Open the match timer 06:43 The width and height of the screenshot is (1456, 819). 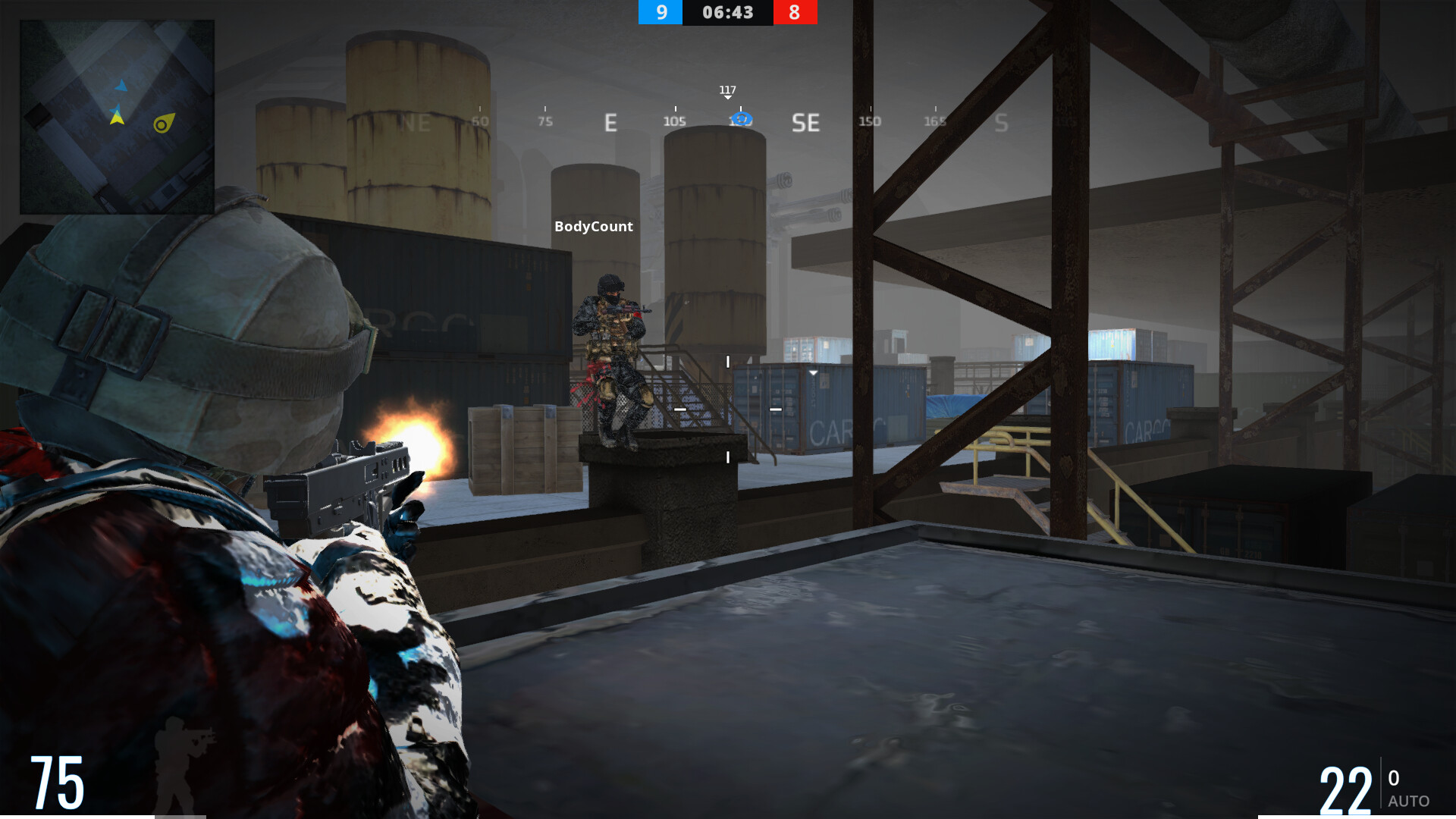(727, 12)
